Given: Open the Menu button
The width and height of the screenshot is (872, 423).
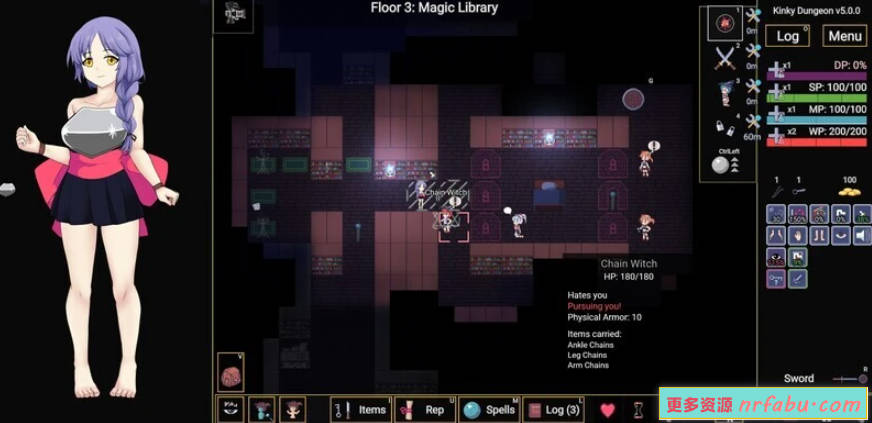Looking at the screenshot, I should pos(845,36).
